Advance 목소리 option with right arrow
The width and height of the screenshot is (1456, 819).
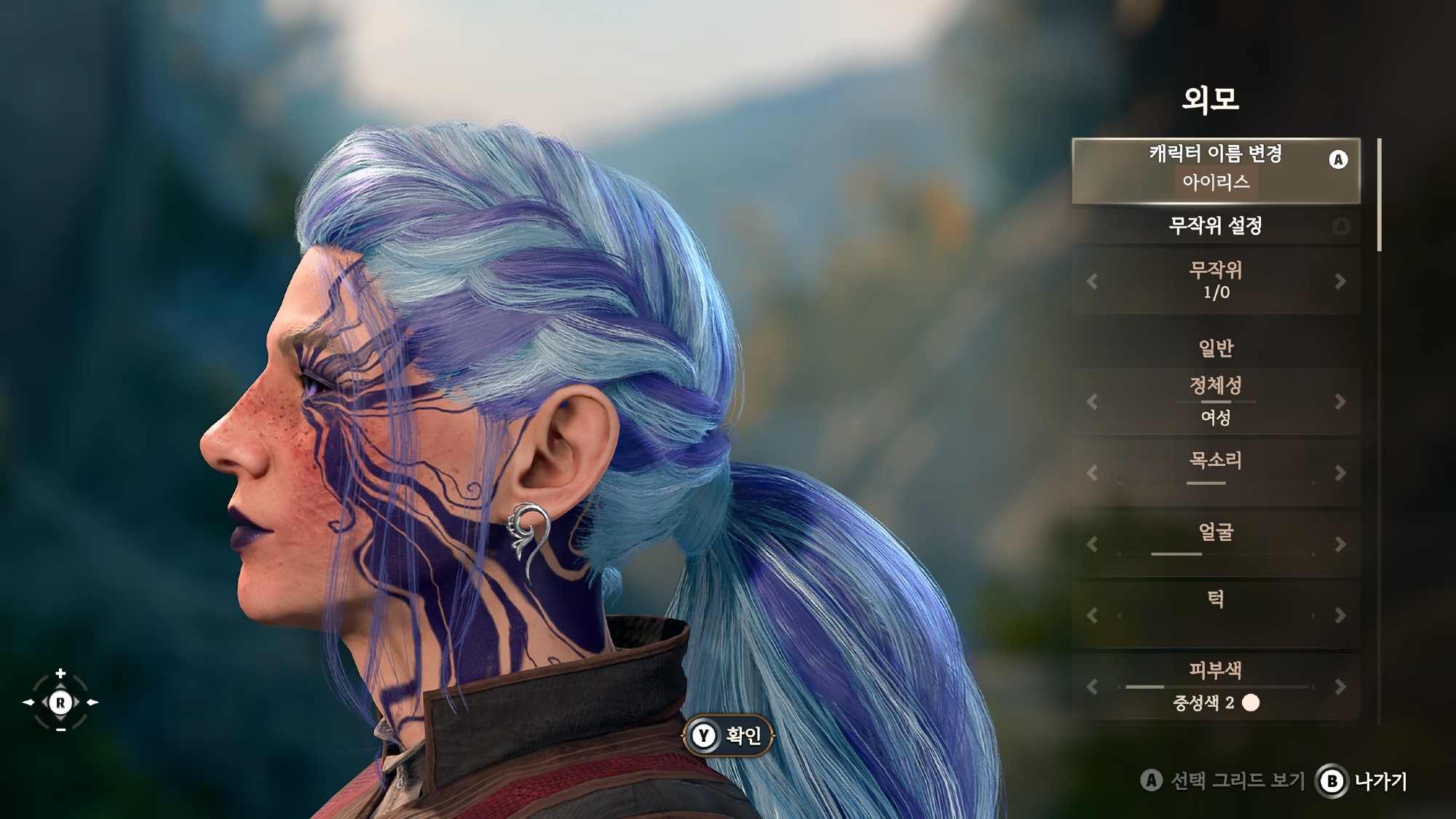(1340, 473)
